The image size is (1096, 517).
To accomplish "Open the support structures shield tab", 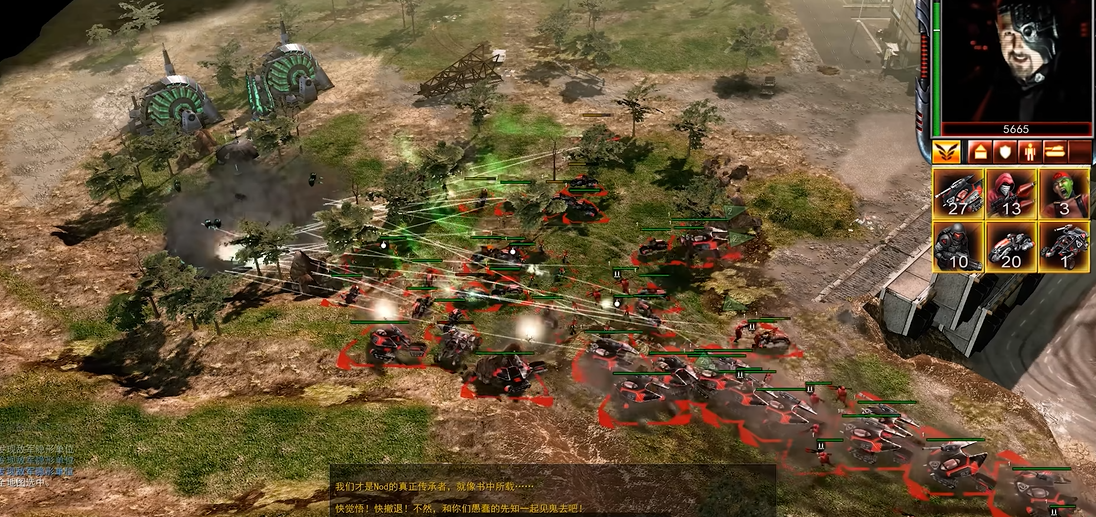I will coord(1004,152).
